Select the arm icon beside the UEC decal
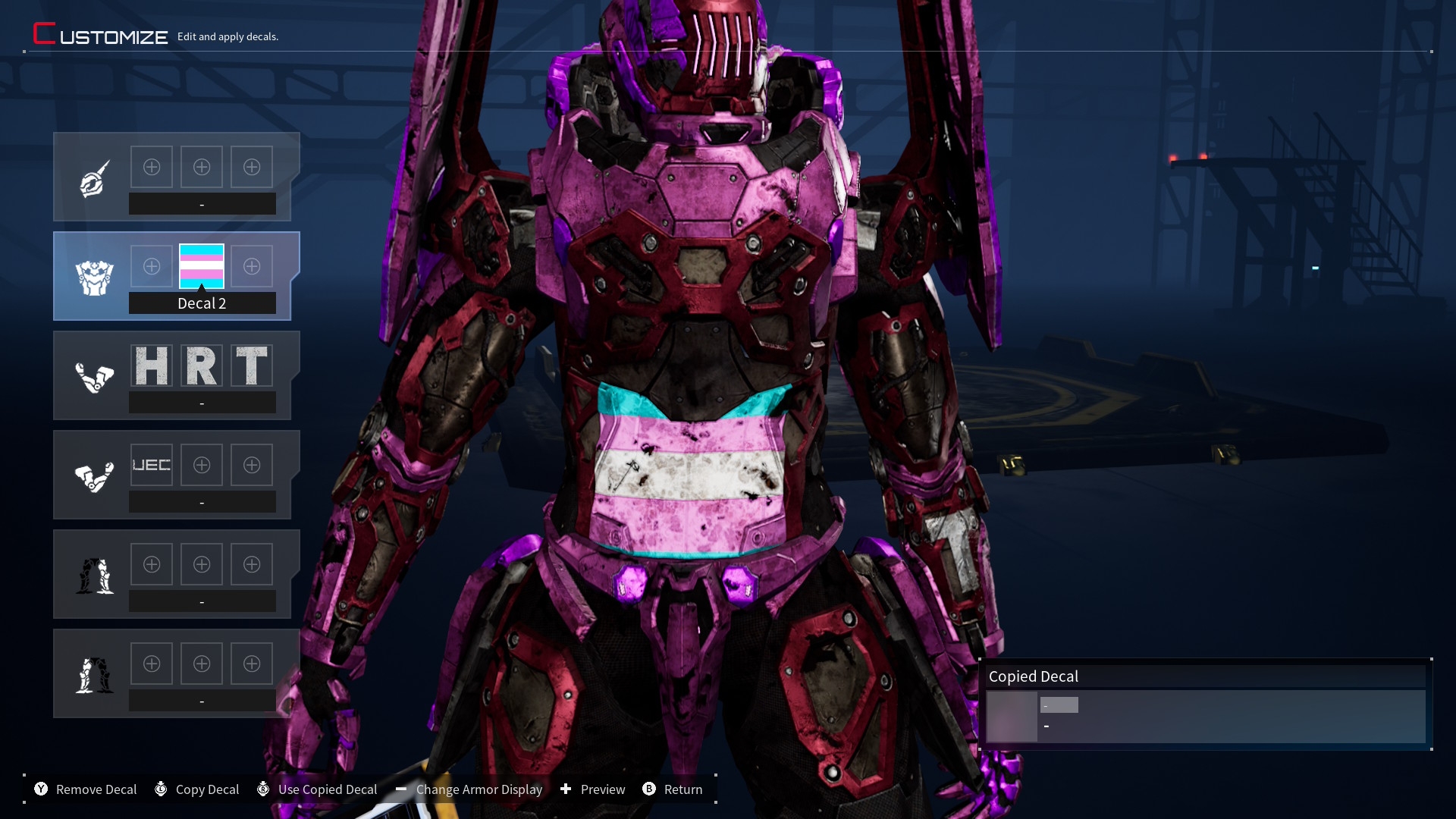 click(94, 476)
